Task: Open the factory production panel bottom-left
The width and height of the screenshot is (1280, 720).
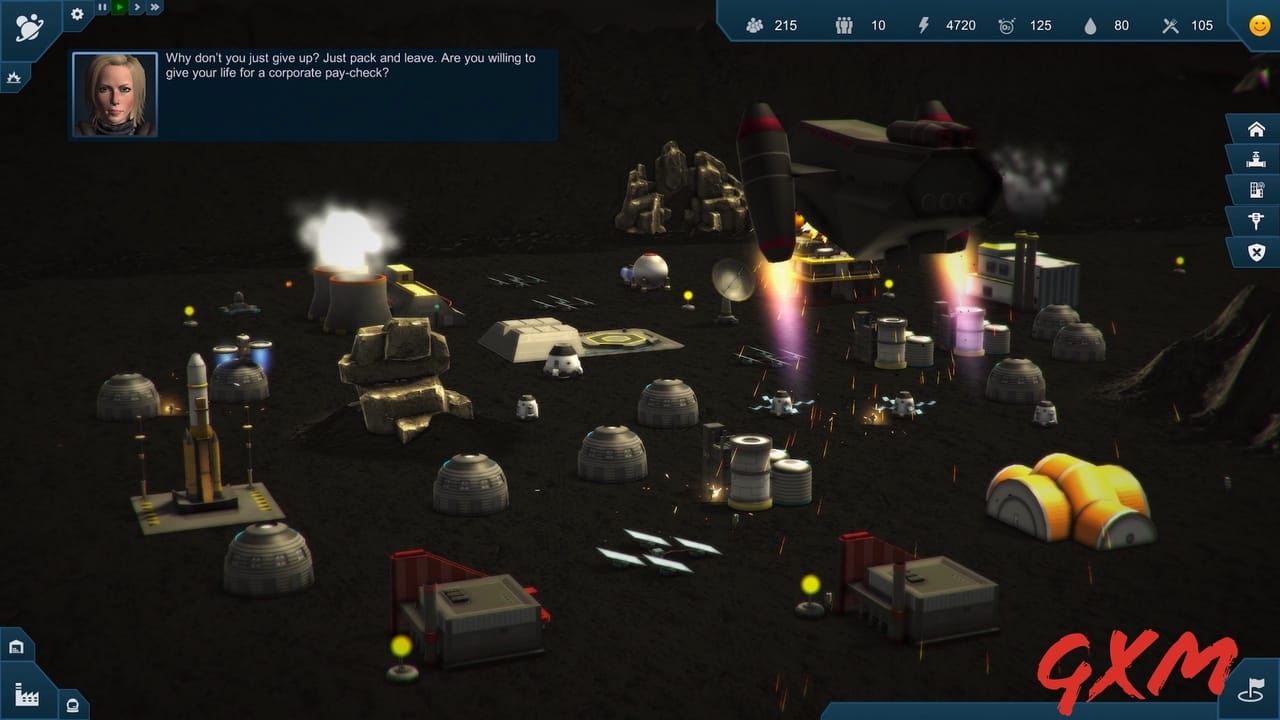Action: [27, 697]
